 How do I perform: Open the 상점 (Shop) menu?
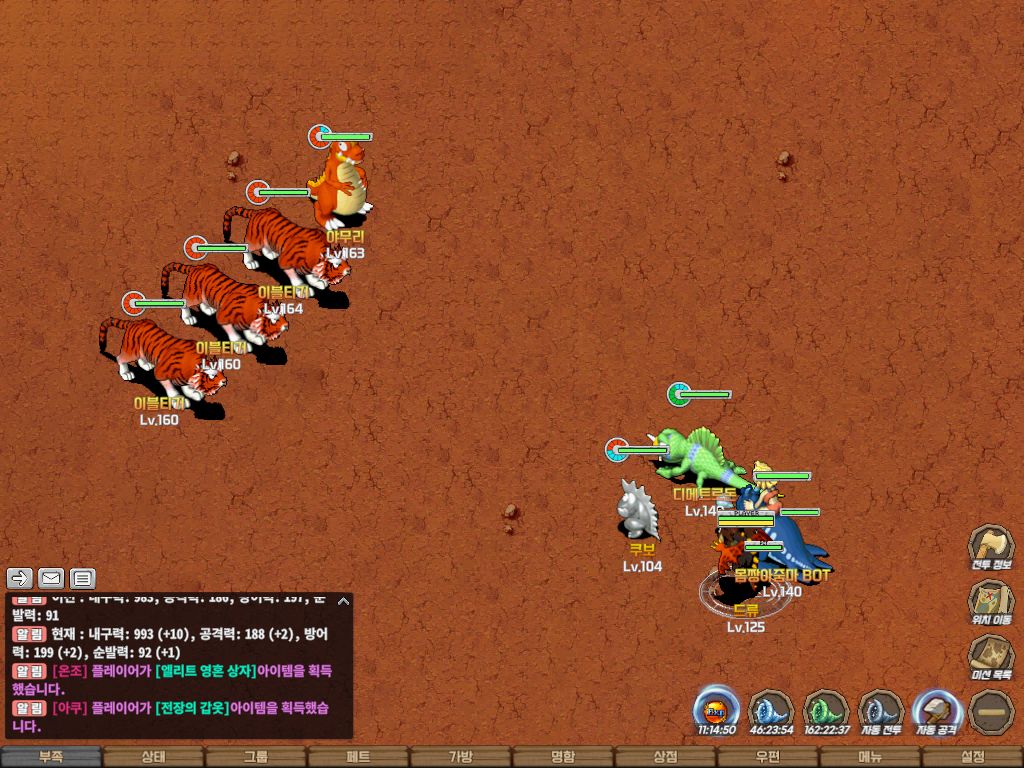click(665, 757)
